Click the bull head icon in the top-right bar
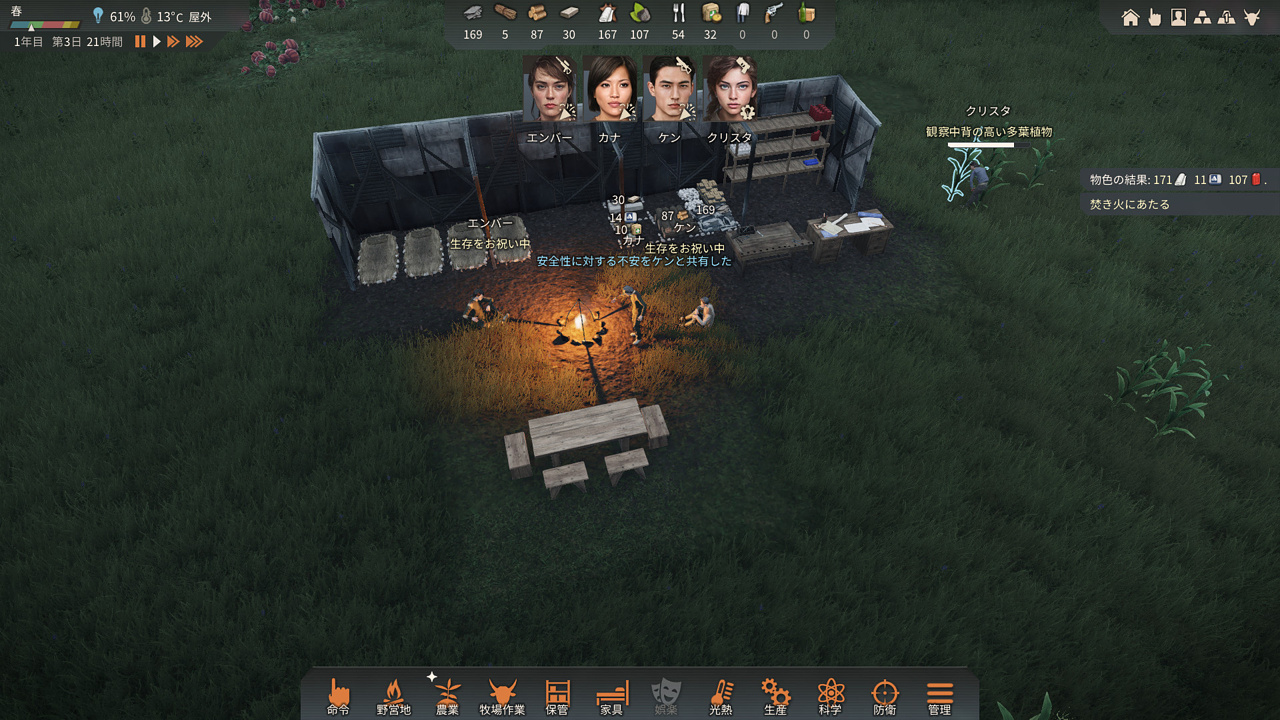 pyautogui.click(x=1251, y=17)
